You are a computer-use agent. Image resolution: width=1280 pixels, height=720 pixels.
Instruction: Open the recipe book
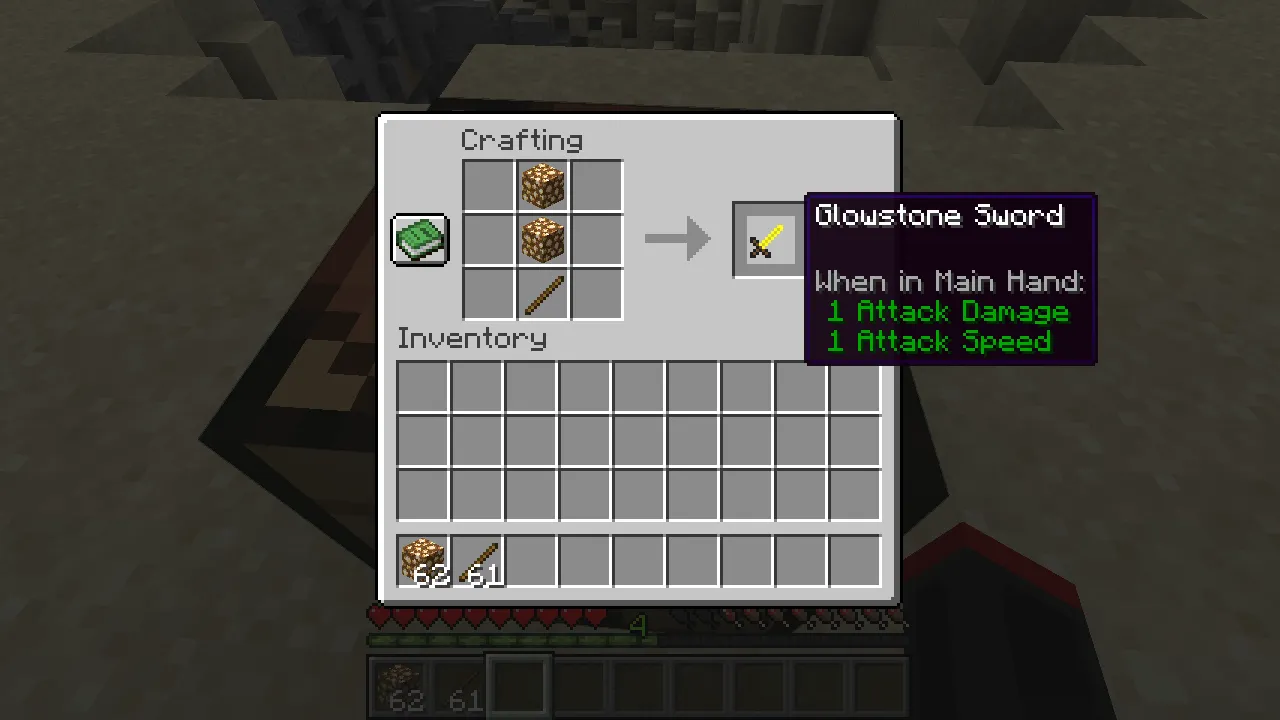coord(419,239)
